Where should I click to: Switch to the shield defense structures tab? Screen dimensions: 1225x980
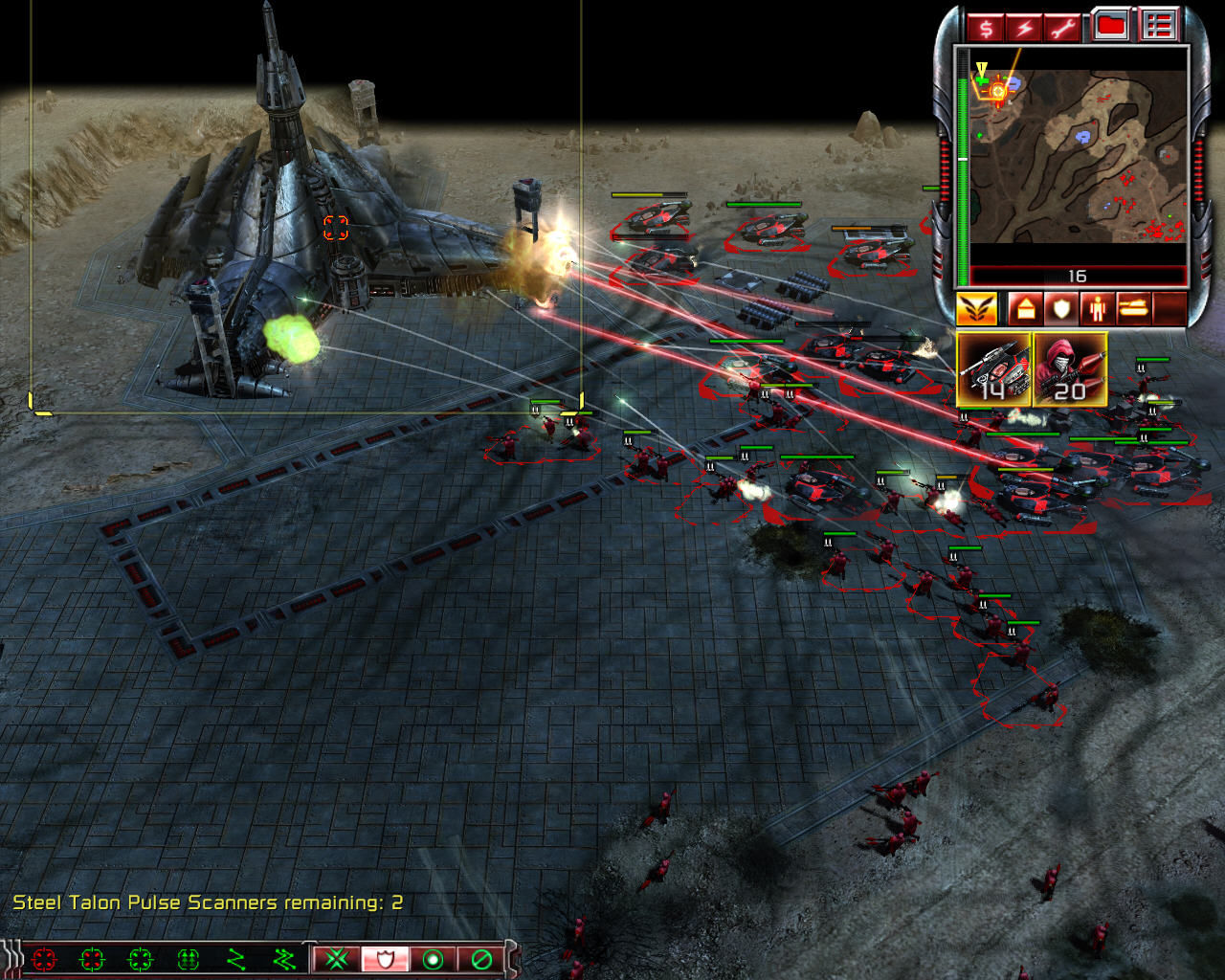(1059, 309)
